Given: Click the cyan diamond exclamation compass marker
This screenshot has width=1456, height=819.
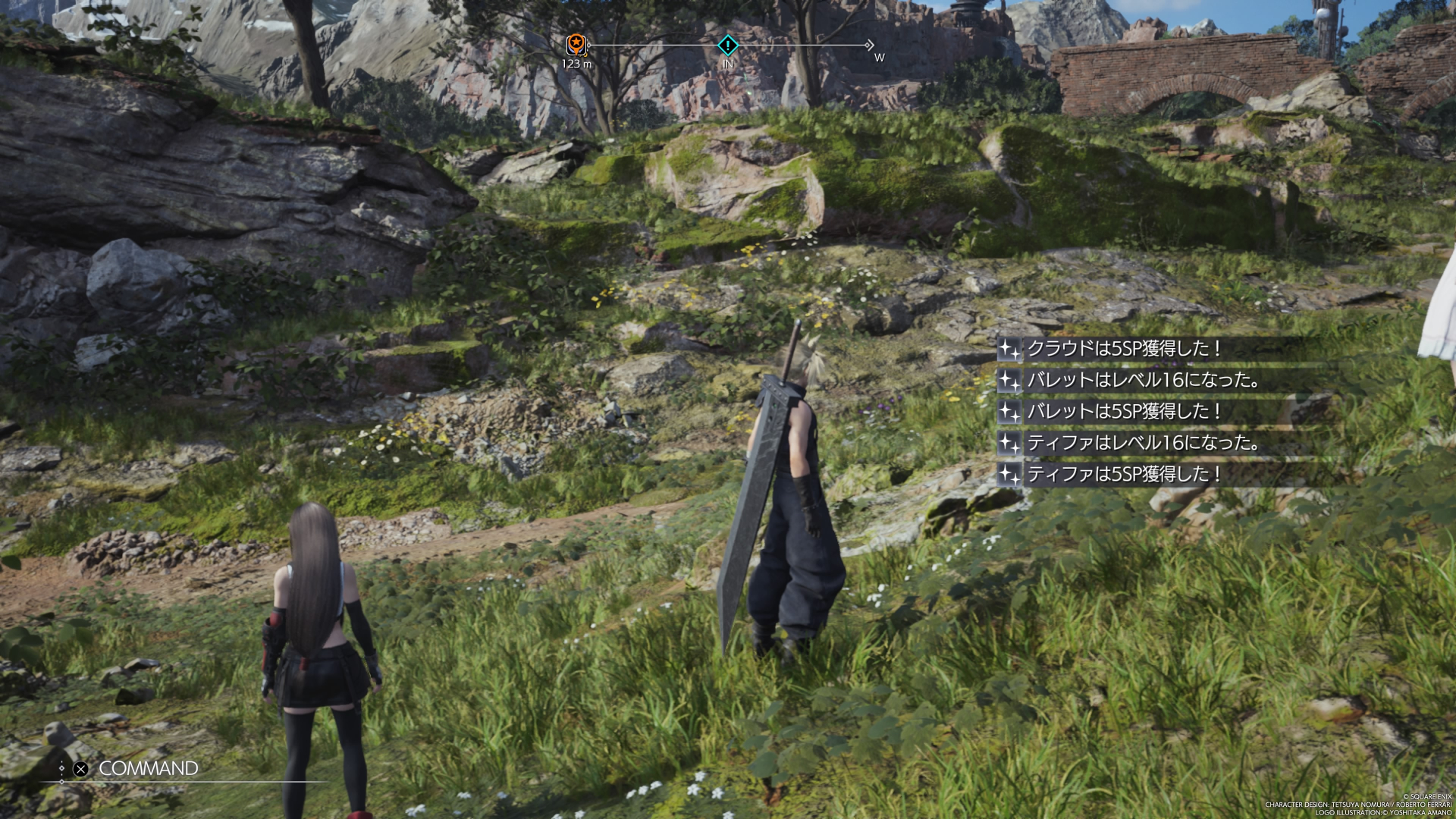Looking at the screenshot, I should 728,45.
